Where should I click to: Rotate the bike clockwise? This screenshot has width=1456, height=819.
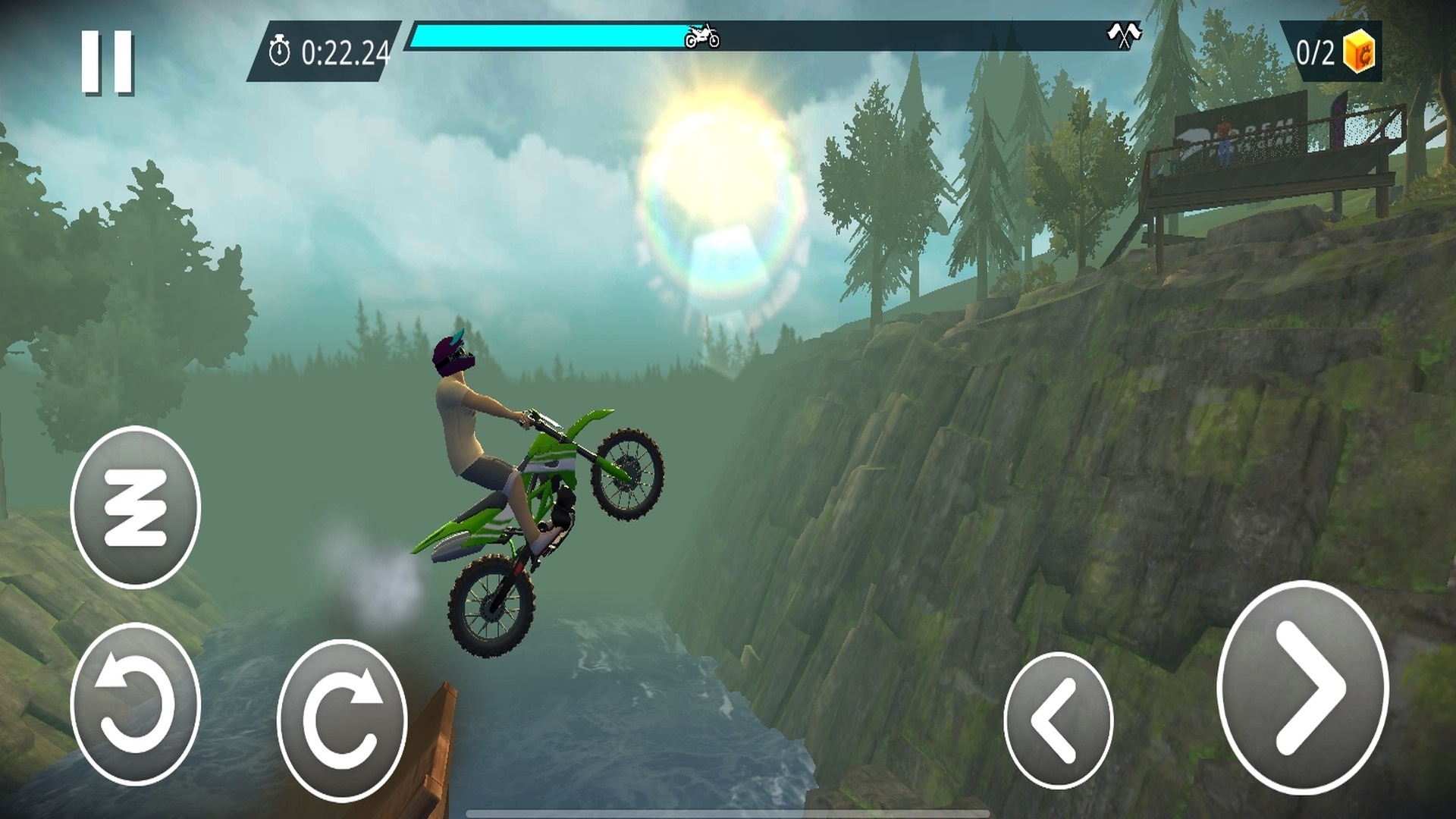pos(342,719)
